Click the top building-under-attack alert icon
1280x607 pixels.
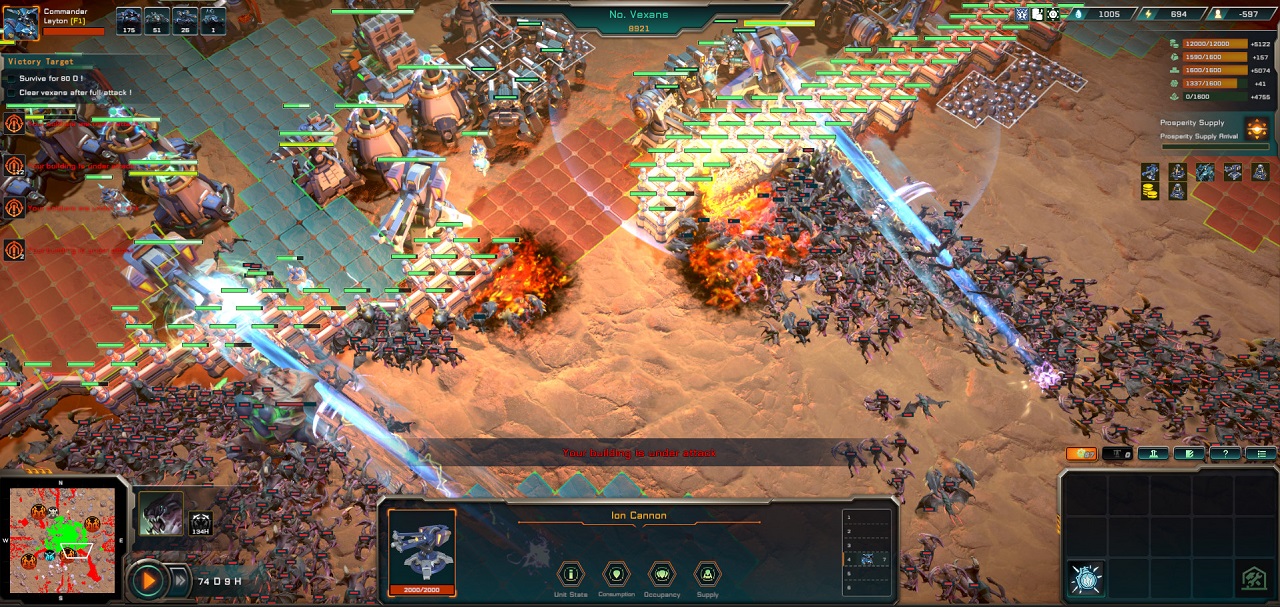pyautogui.click(x=14, y=124)
